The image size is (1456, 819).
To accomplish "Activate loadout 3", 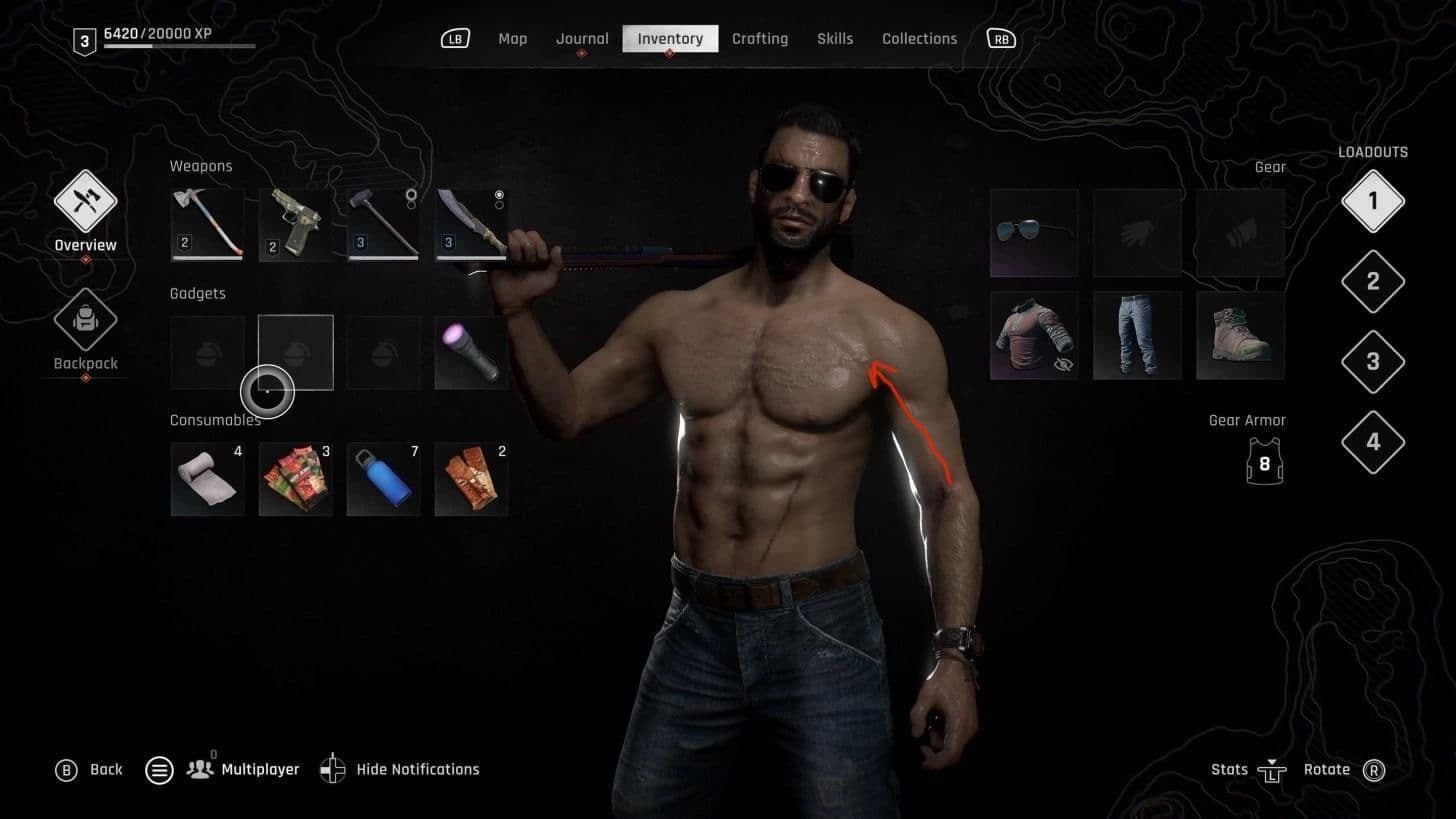I will [1372, 361].
